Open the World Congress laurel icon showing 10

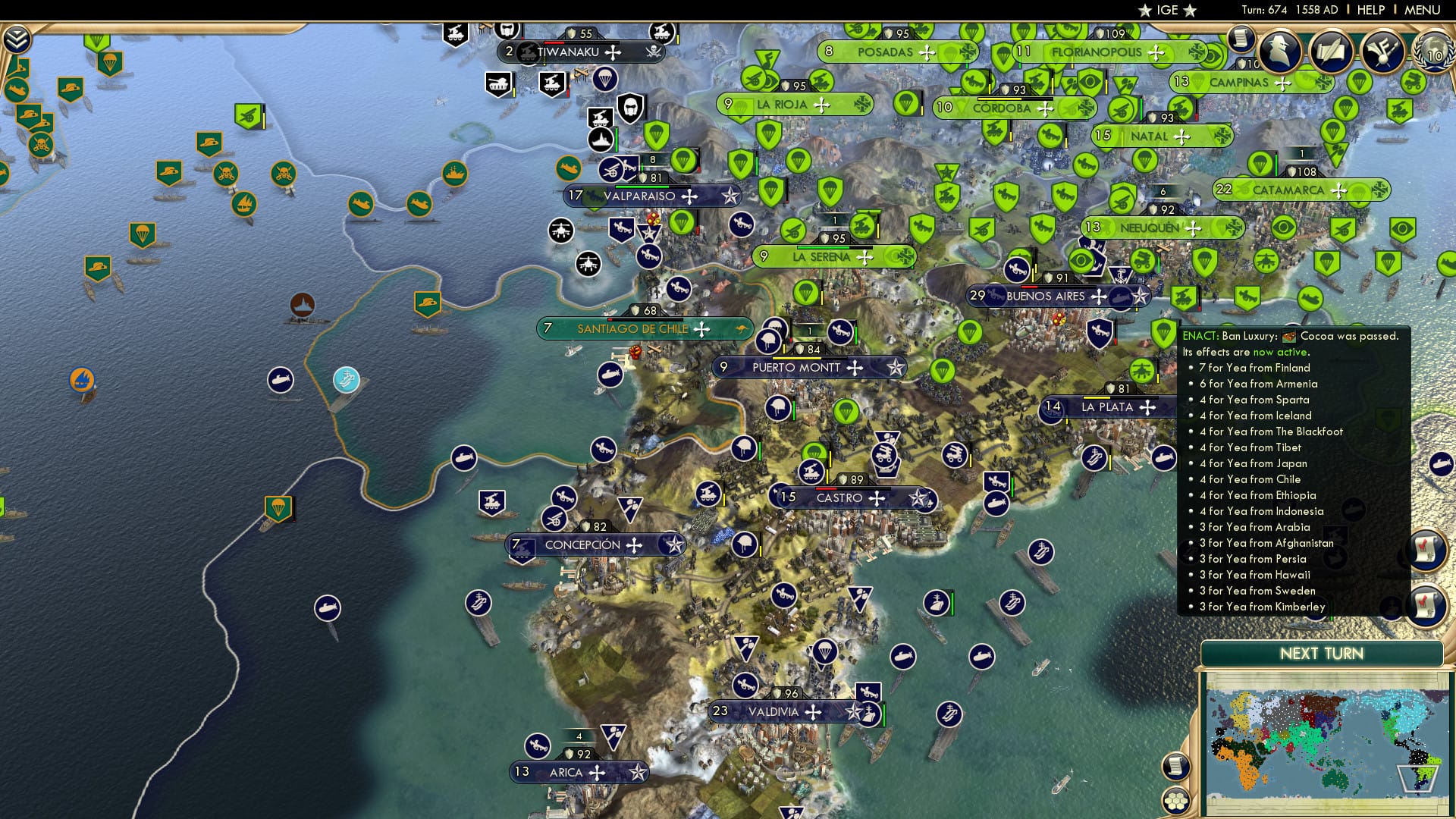pos(1432,55)
